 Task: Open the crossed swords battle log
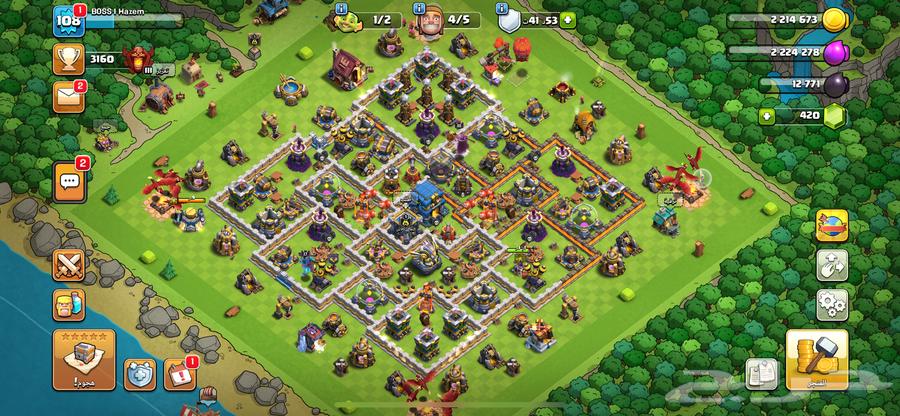[x=69, y=266]
